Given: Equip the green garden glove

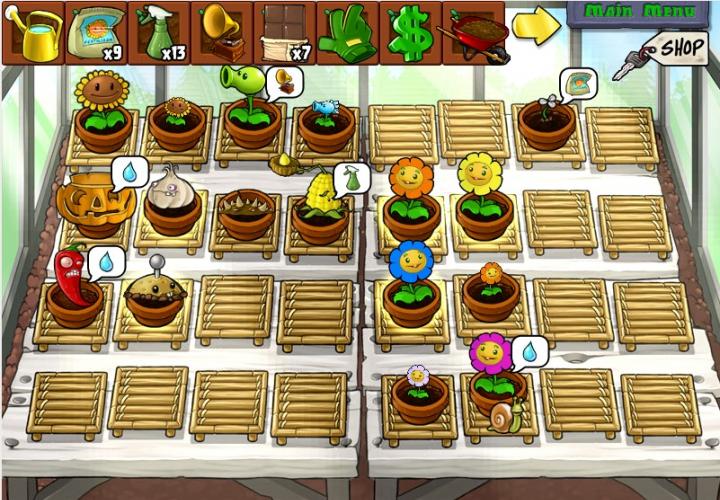Looking at the screenshot, I should coord(347,32).
